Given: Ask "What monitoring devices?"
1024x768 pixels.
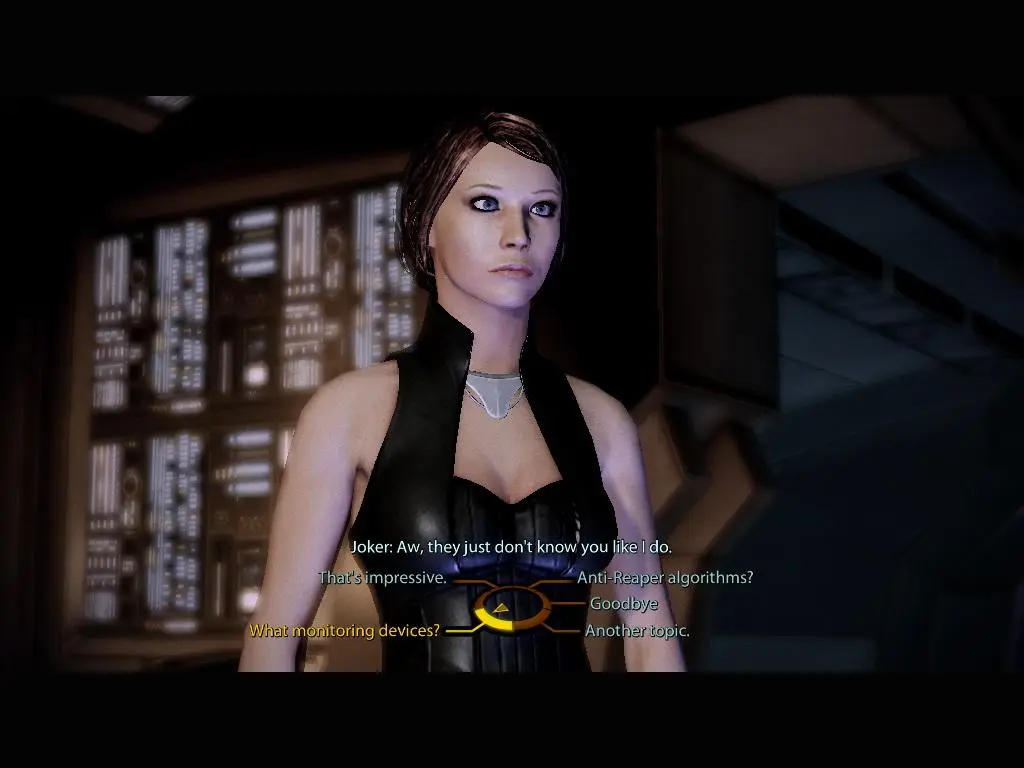Looking at the screenshot, I should pyautogui.click(x=345, y=631).
